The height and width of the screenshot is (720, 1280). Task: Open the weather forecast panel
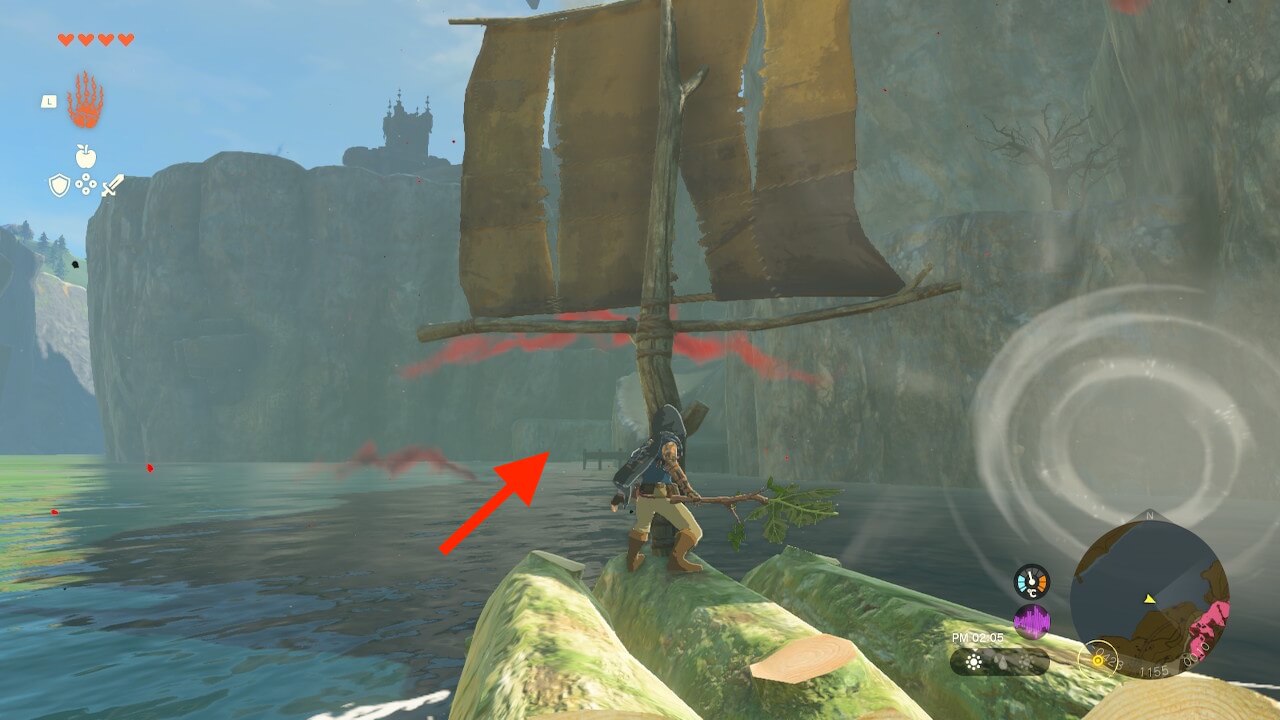point(999,661)
